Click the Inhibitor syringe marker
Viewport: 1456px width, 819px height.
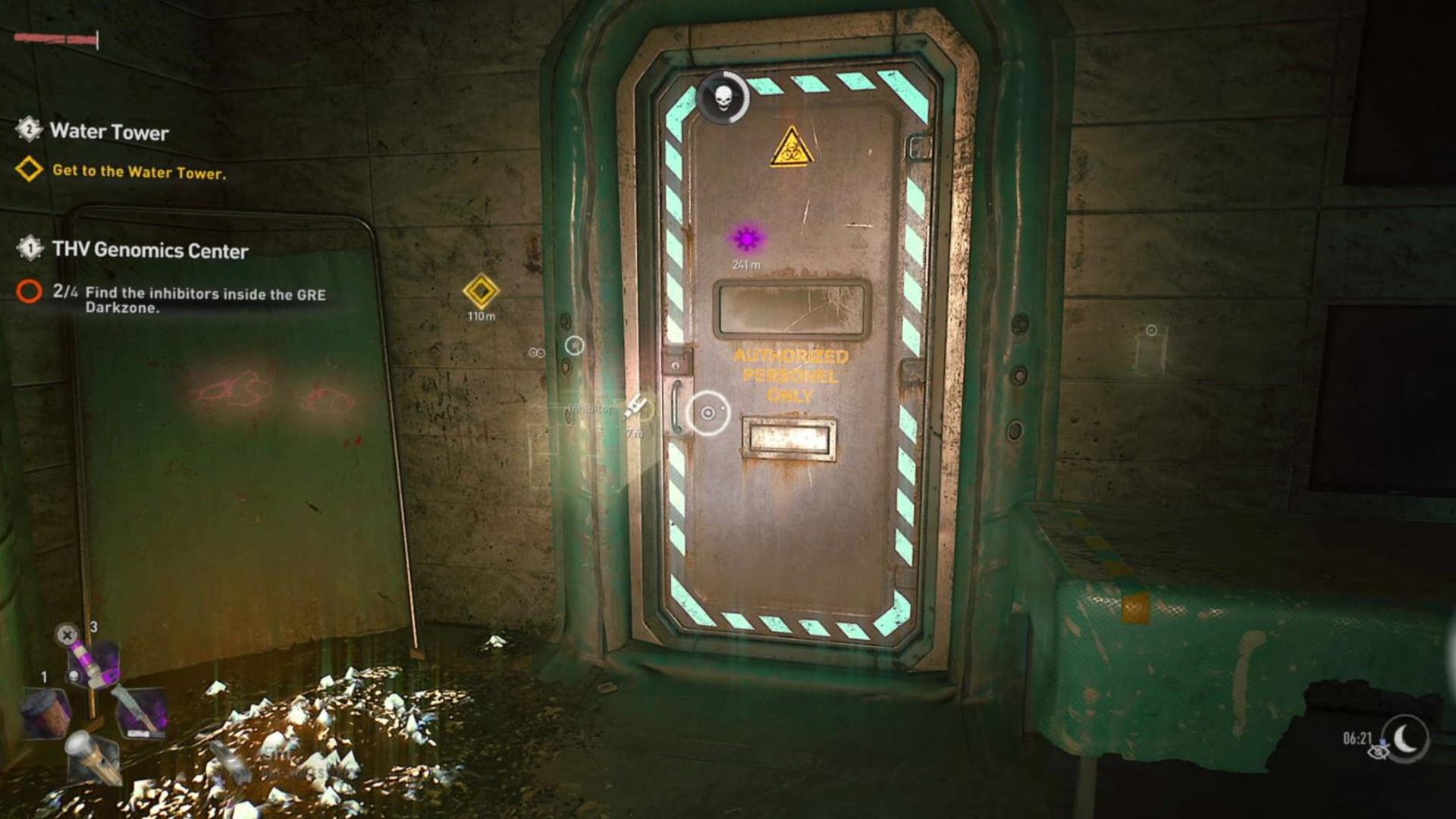point(635,408)
